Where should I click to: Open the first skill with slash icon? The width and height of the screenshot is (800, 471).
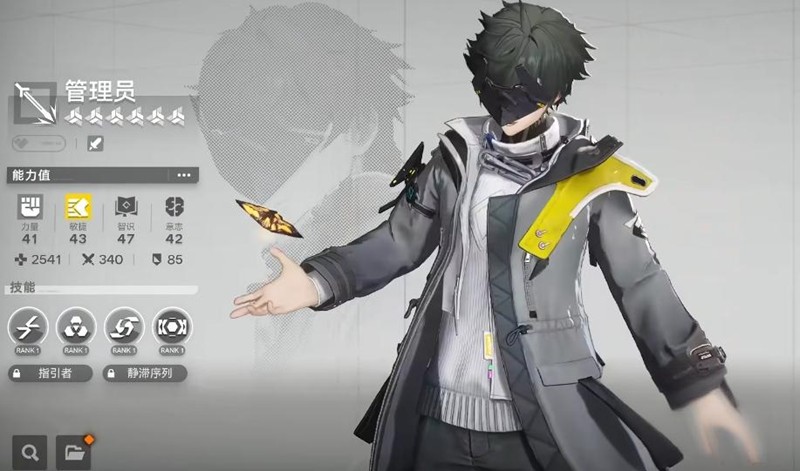[x=28, y=326]
